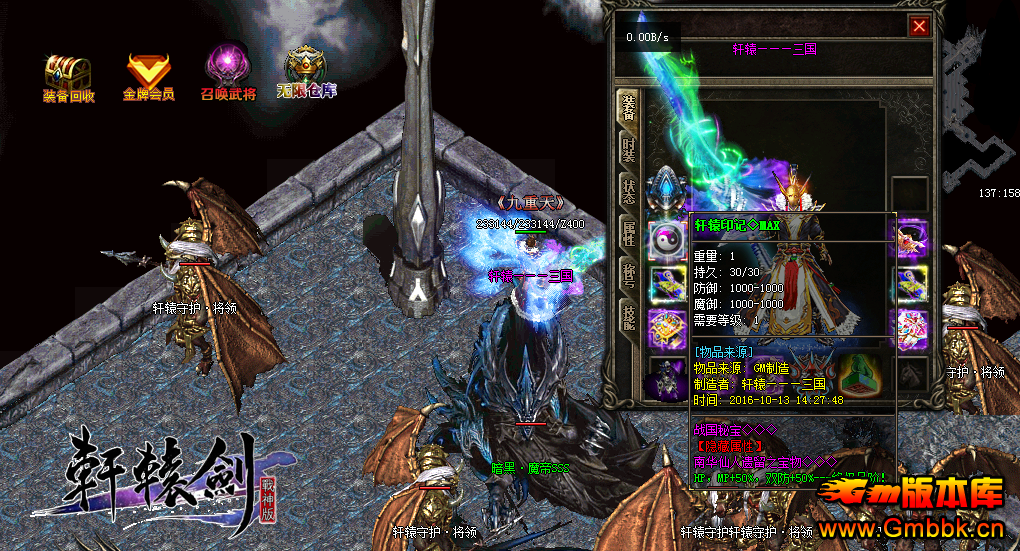The height and width of the screenshot is (551, 1020).
Task: Open the 状态 status tab
Action: click(x=628, y=193)
